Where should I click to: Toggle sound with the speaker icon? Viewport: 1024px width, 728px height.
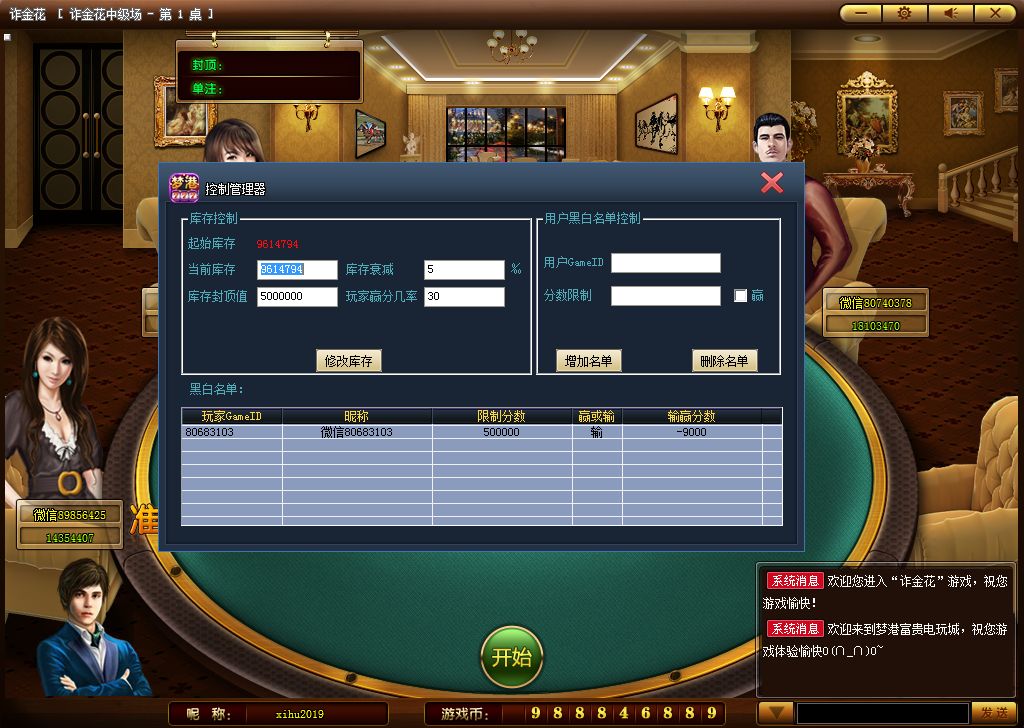[x=950, y=13]
